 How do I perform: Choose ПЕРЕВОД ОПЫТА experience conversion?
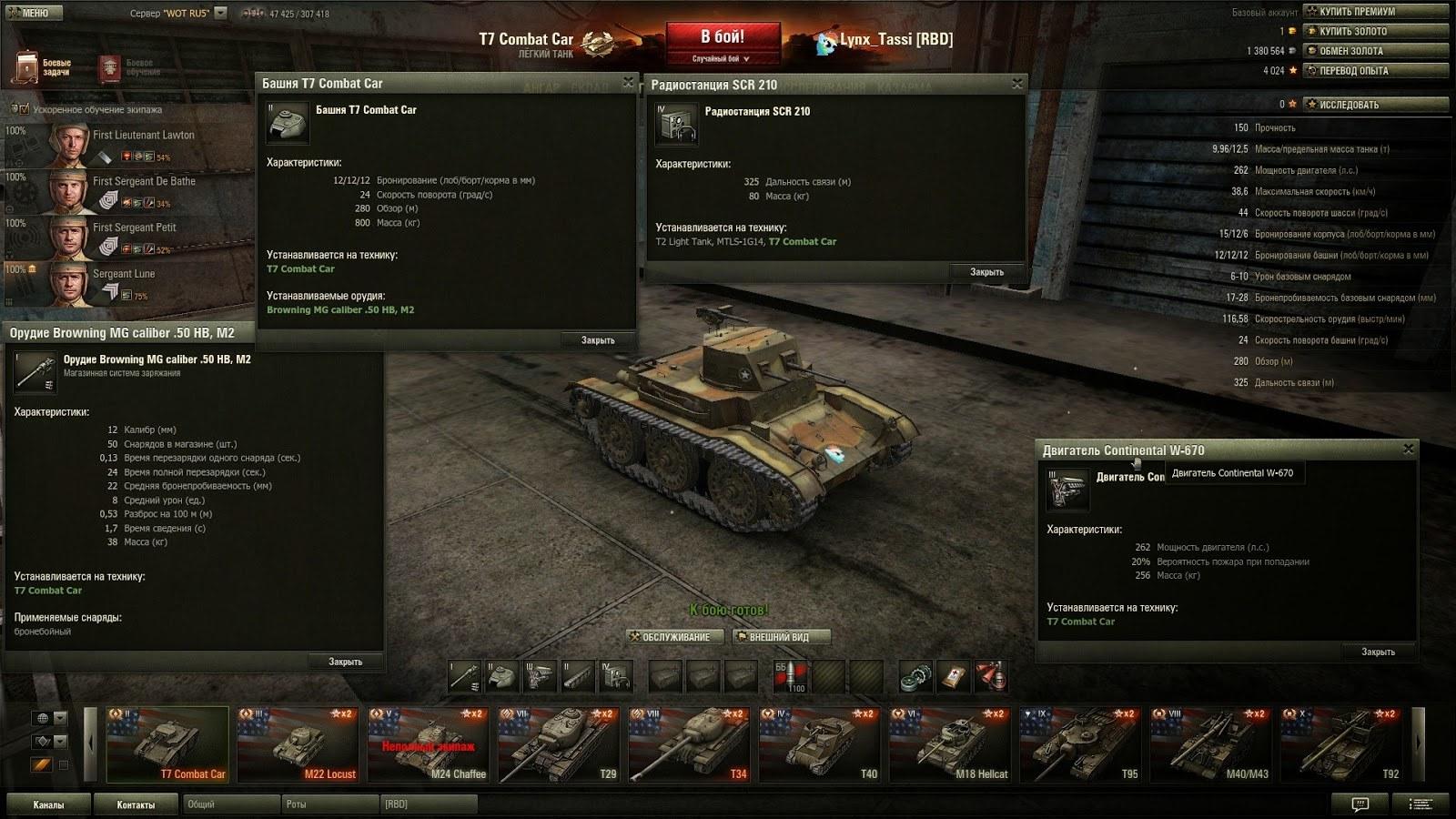[x=1374, y=70]
